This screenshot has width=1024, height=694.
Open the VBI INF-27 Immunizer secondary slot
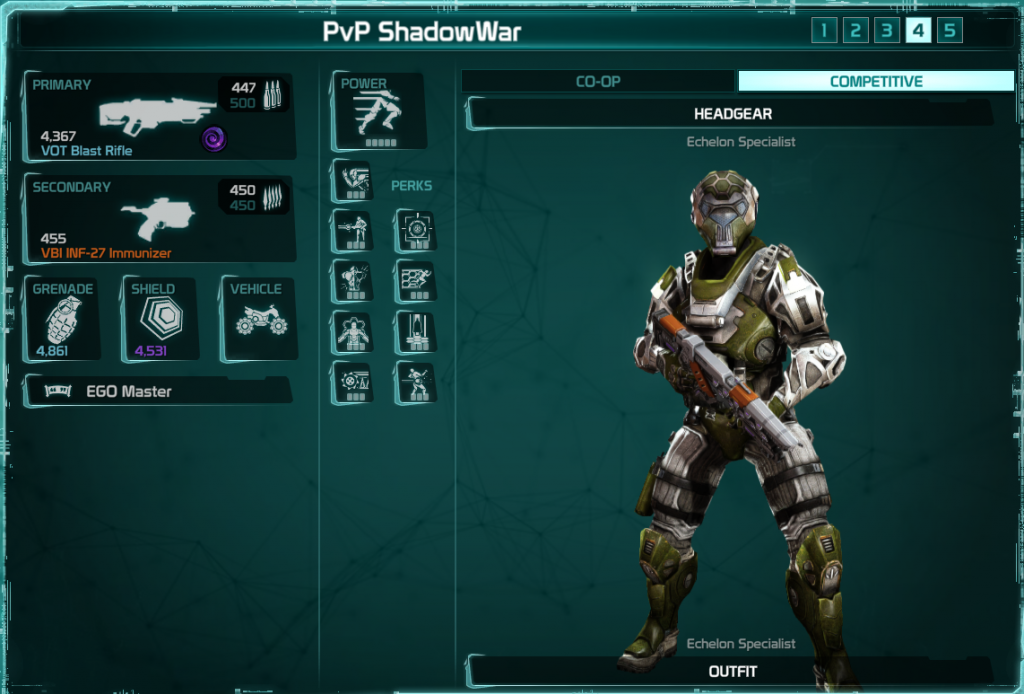tap(160, 219)
